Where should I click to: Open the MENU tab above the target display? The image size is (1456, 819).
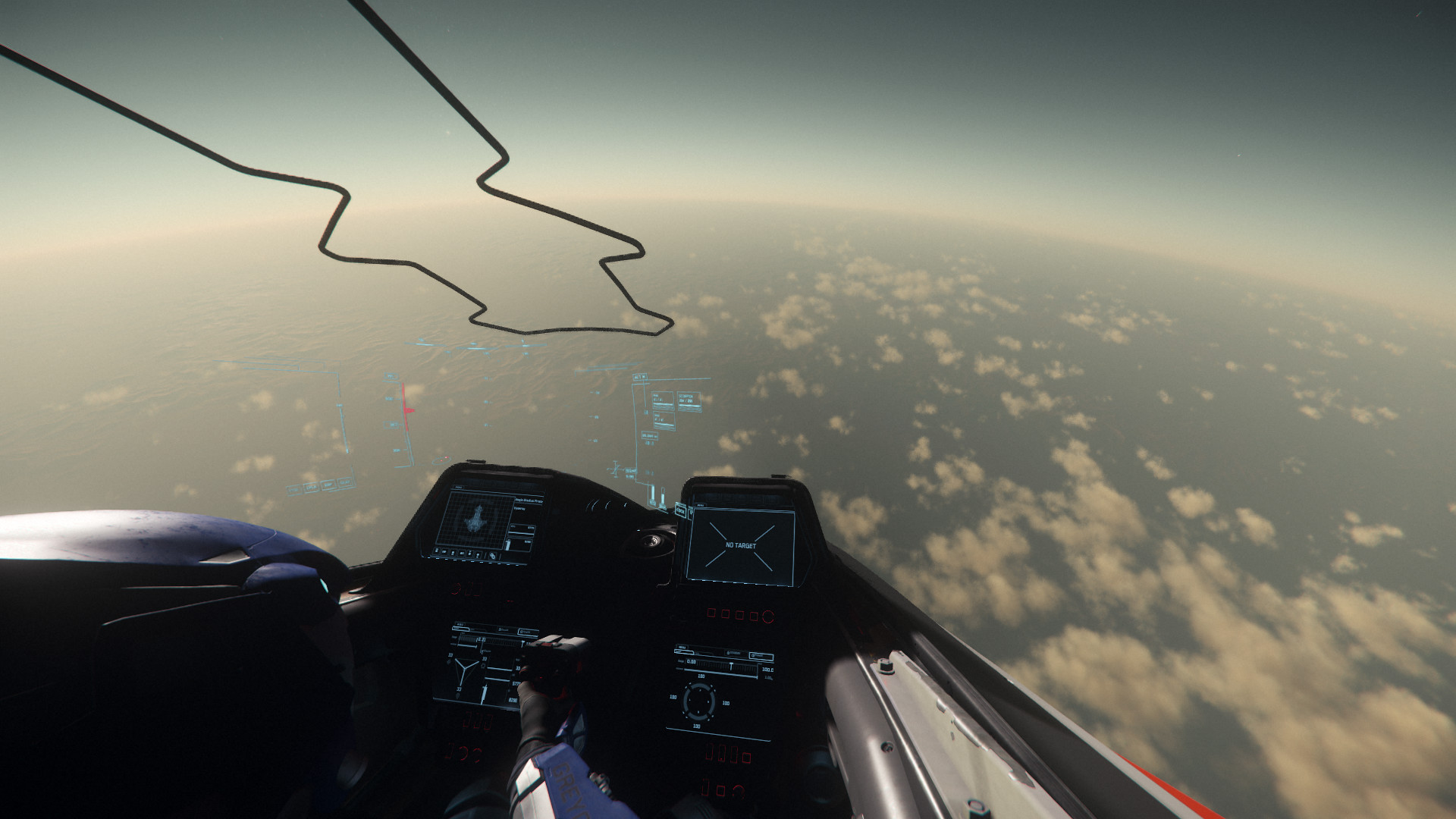tap(699, 504)
